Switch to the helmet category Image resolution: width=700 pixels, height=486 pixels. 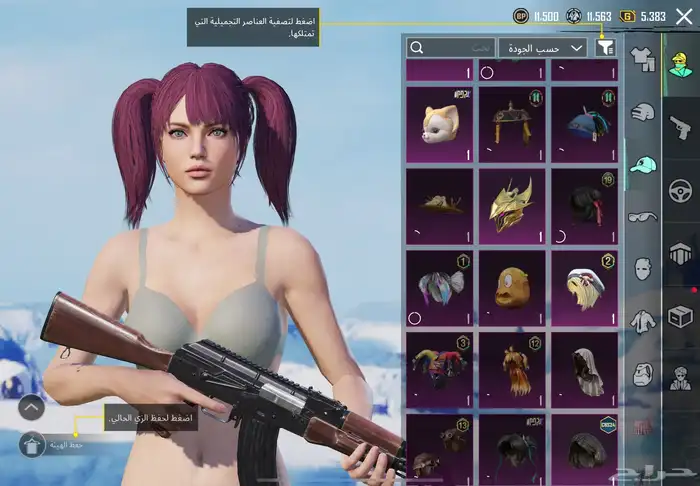click(x=642, y=113)
